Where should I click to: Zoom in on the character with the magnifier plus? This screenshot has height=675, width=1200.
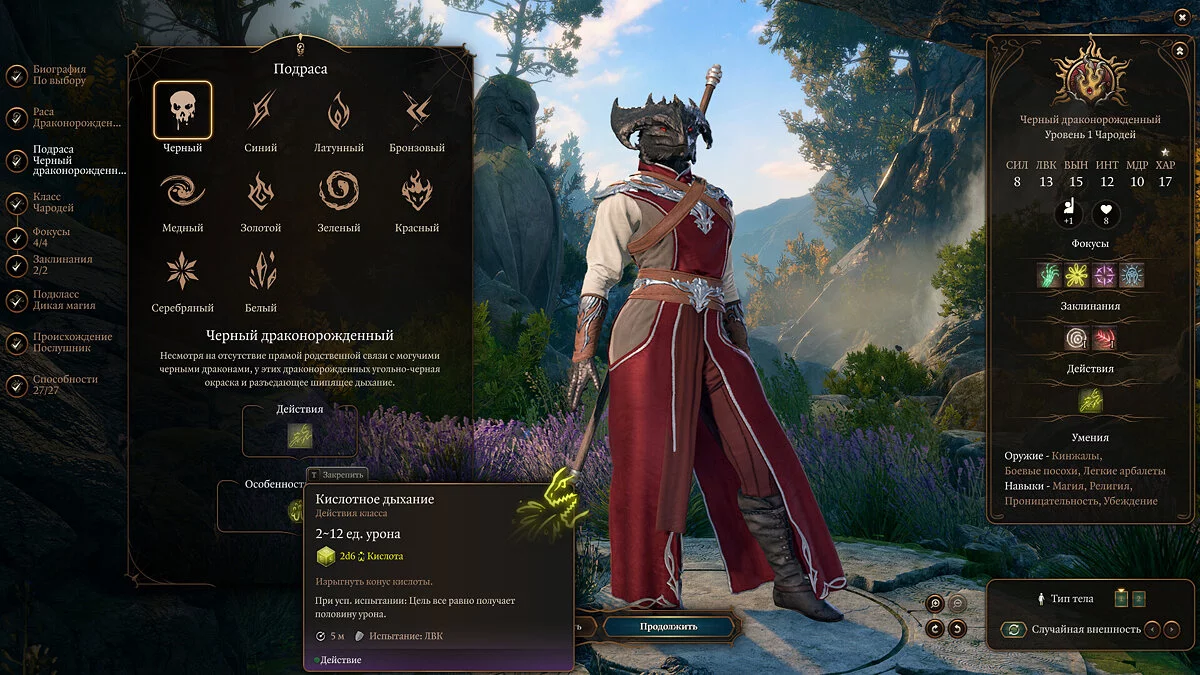click(934, 603)
